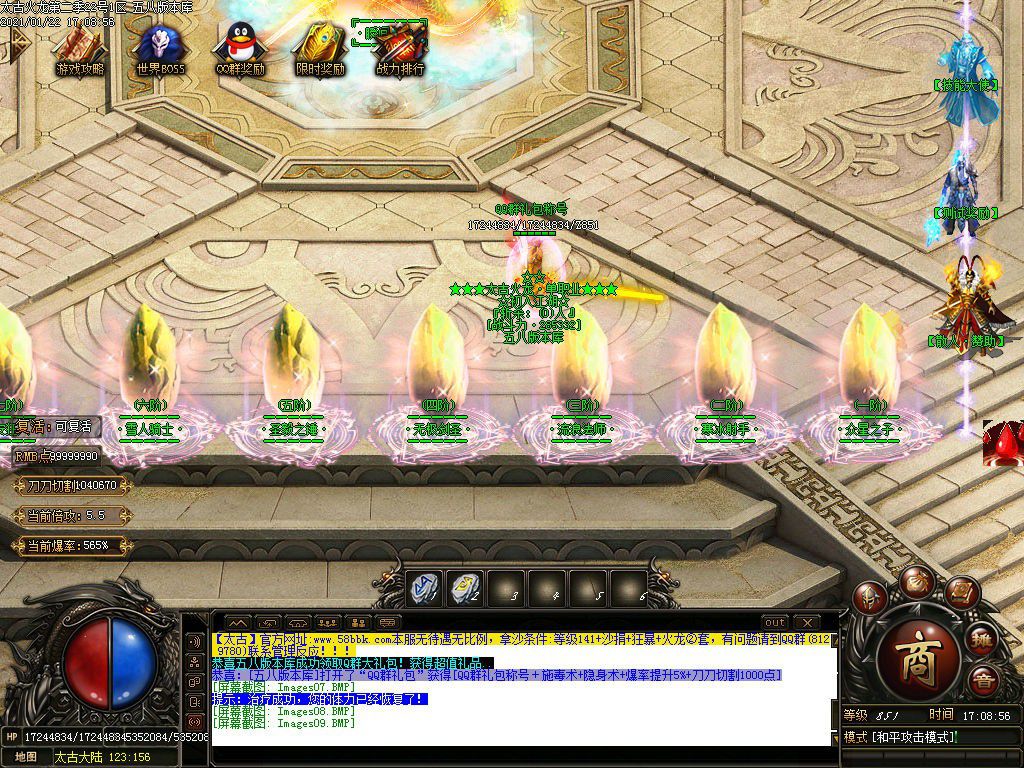
Task: Click the red blood drop icon
Action: coord(1003,443)
